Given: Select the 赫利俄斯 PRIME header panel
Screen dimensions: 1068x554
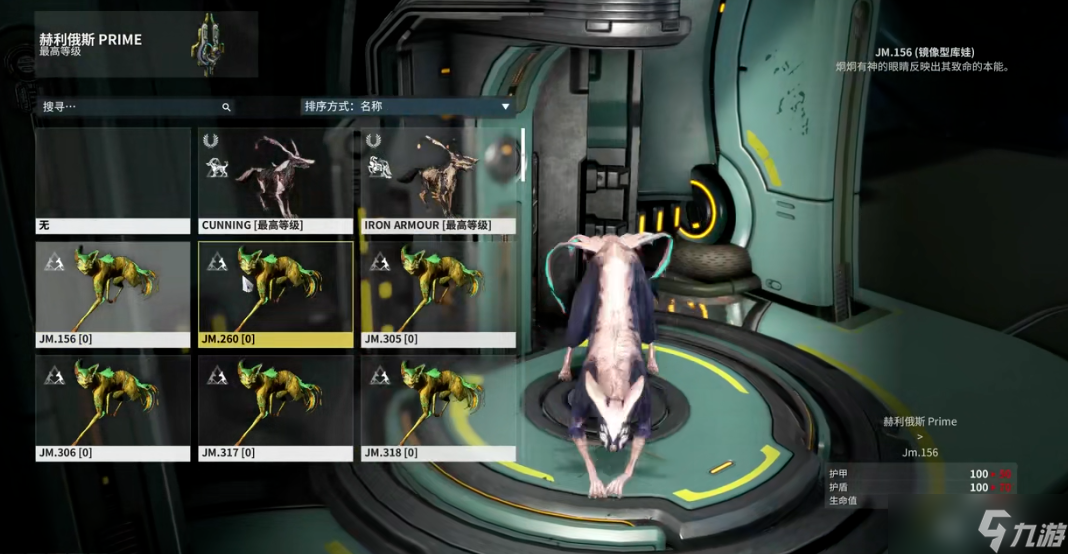Looking at the screenshot, I should (x=146, y=45).
